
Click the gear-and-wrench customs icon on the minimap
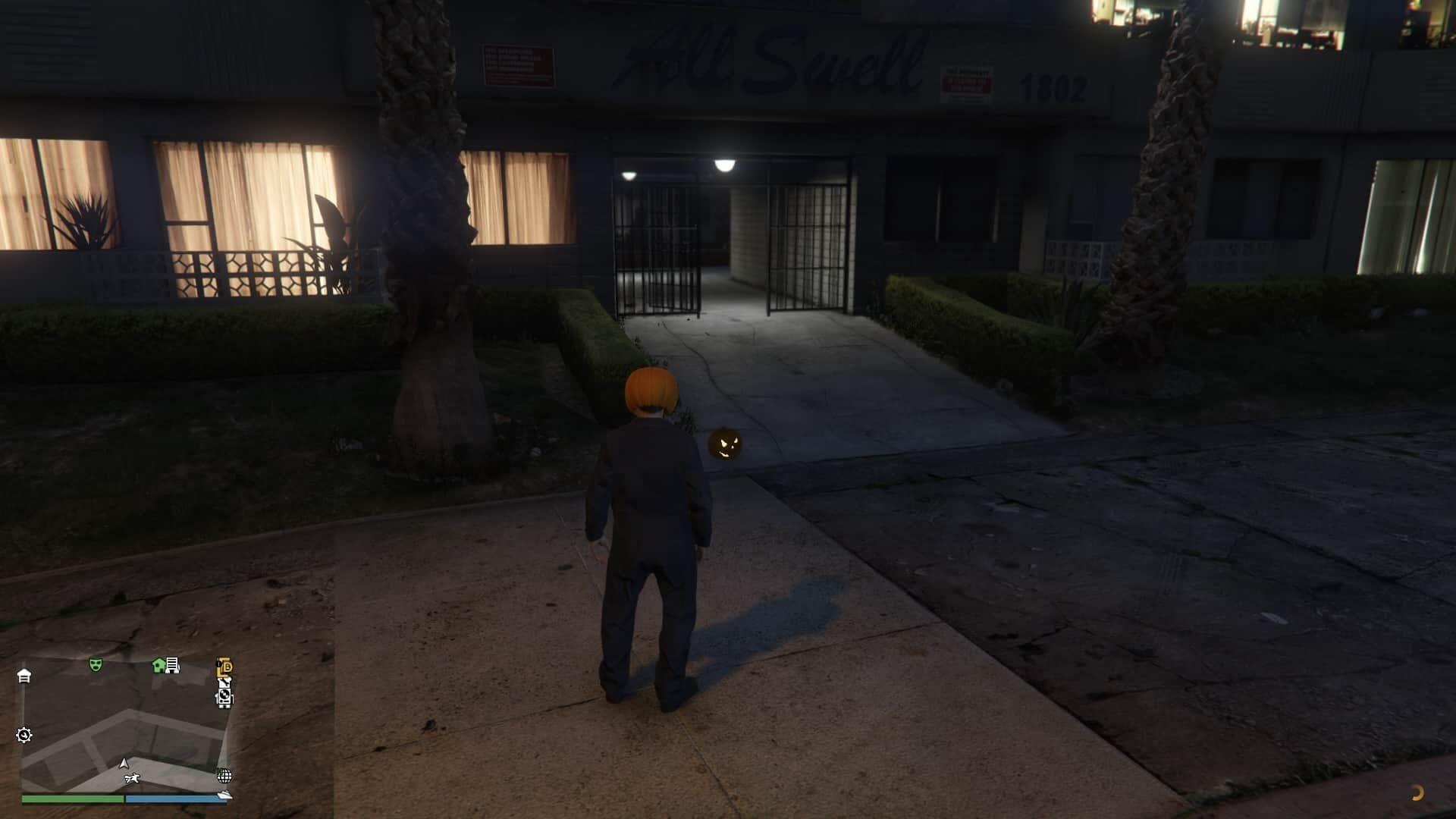(x=25, y=736)
